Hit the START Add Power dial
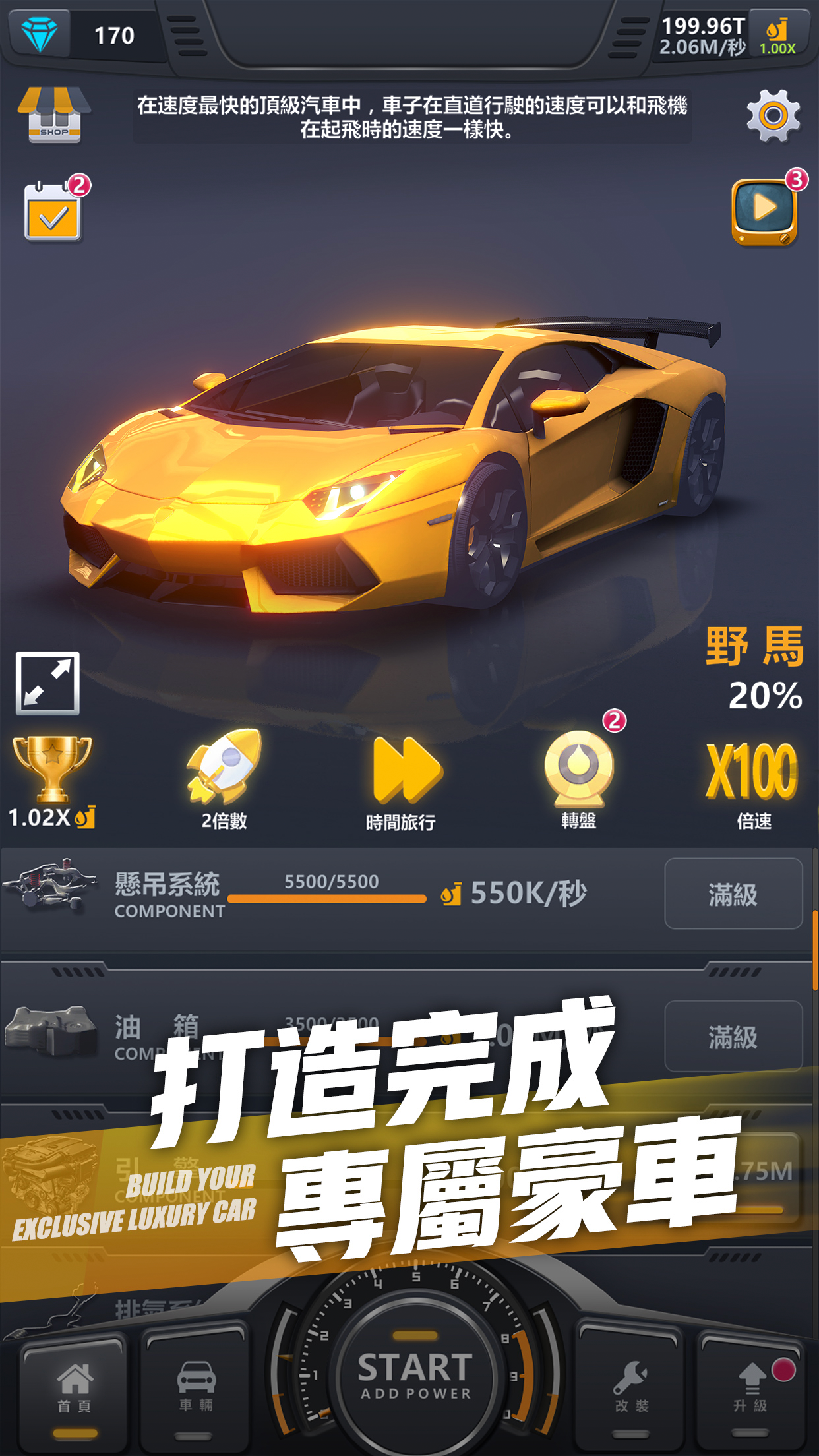The height and width of the screenshot is (1456, 819). (415, 1376)
